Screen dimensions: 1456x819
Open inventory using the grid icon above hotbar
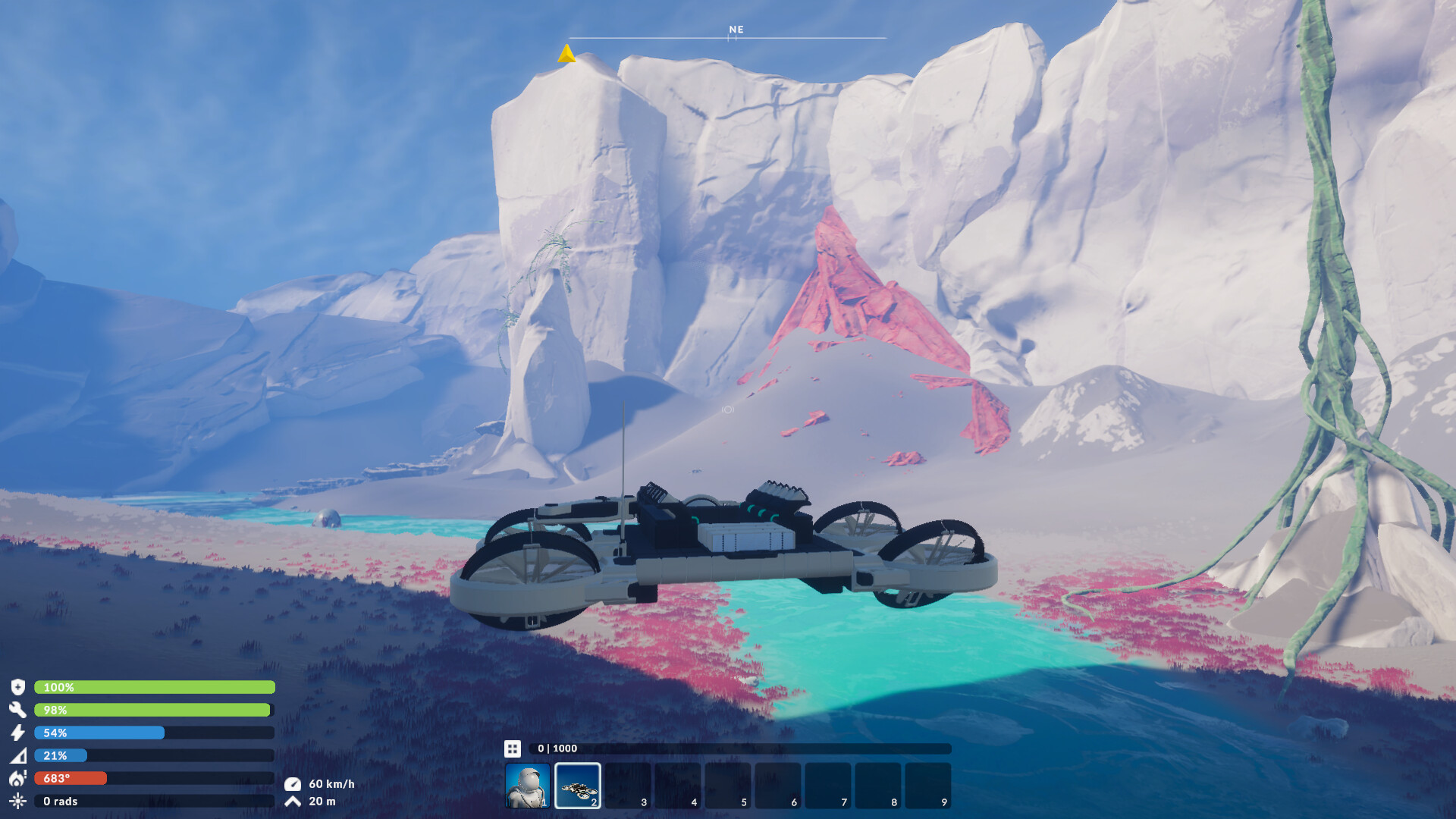[x=513, y=748]
